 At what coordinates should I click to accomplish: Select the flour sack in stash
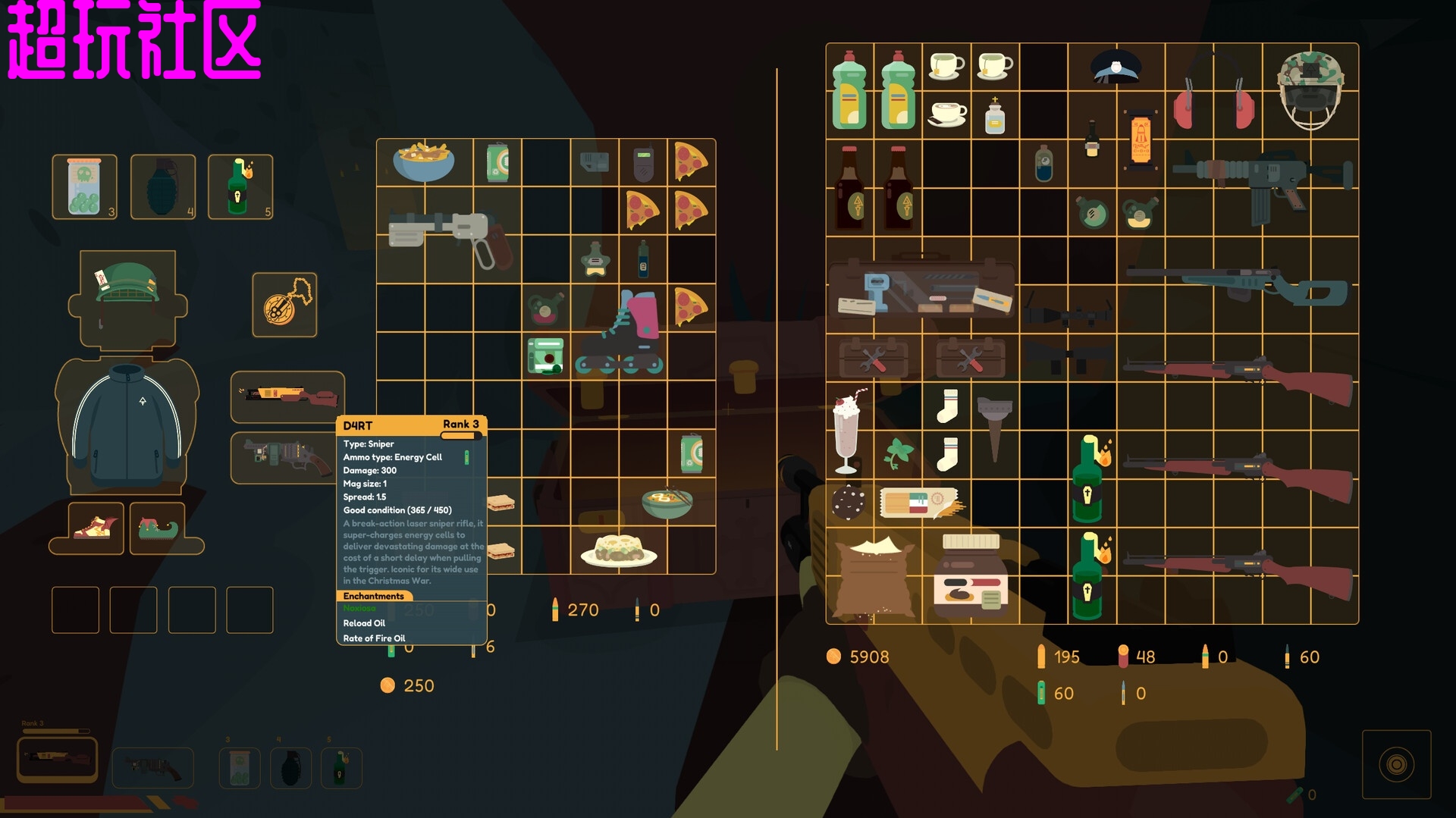[x=874, y=576]
